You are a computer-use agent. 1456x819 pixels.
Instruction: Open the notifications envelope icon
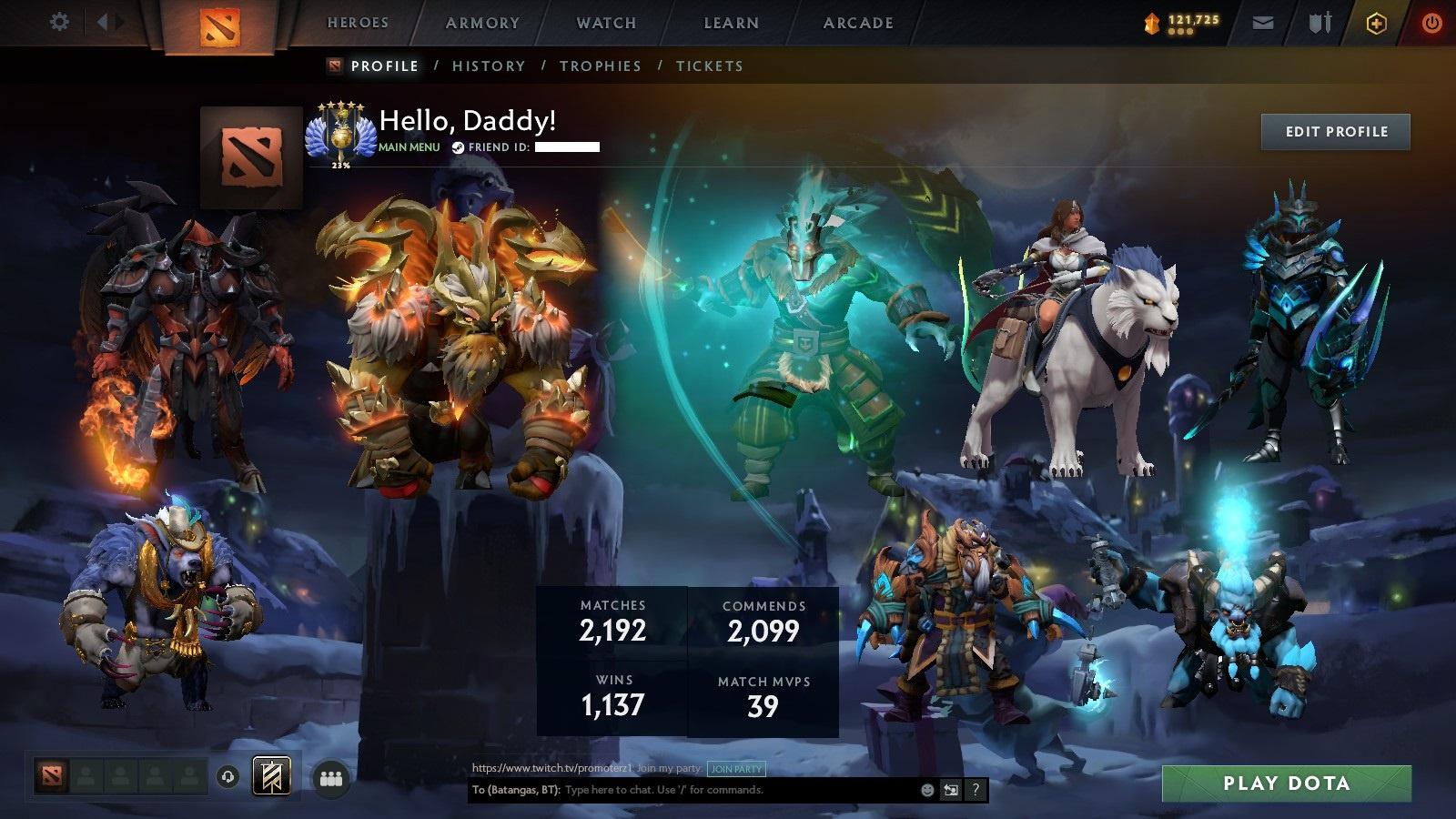(x=1263, y=21)
